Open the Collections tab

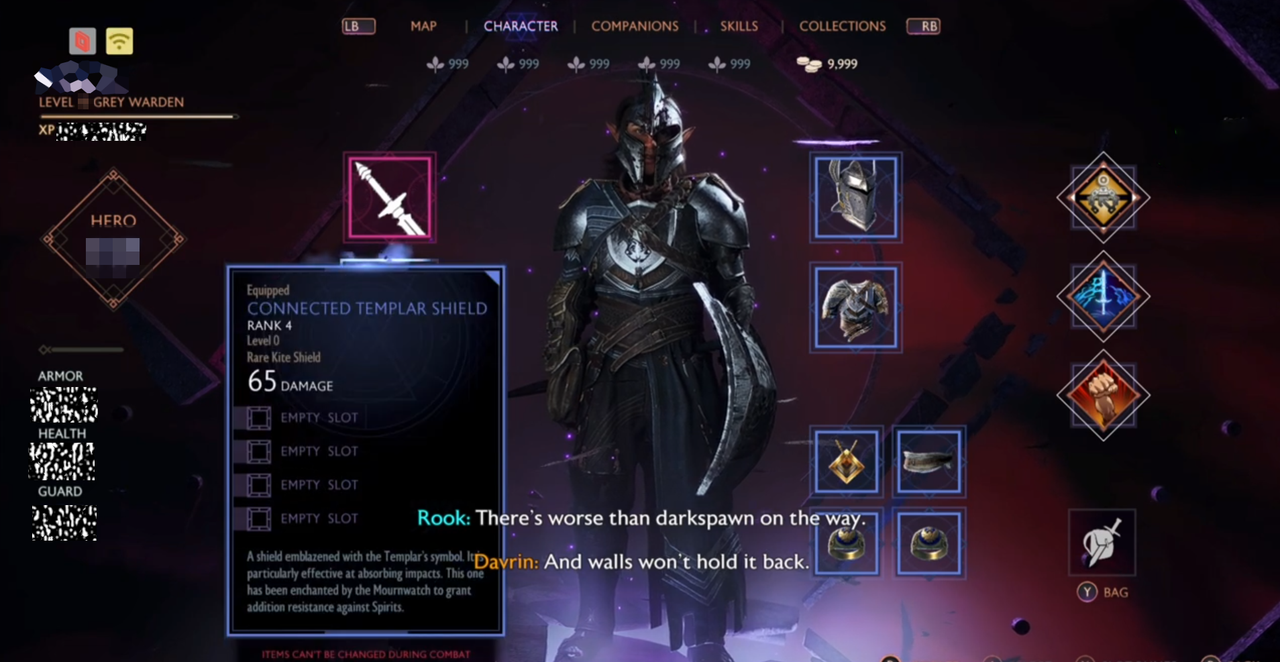pyautogui.click(x=842, y=26)
